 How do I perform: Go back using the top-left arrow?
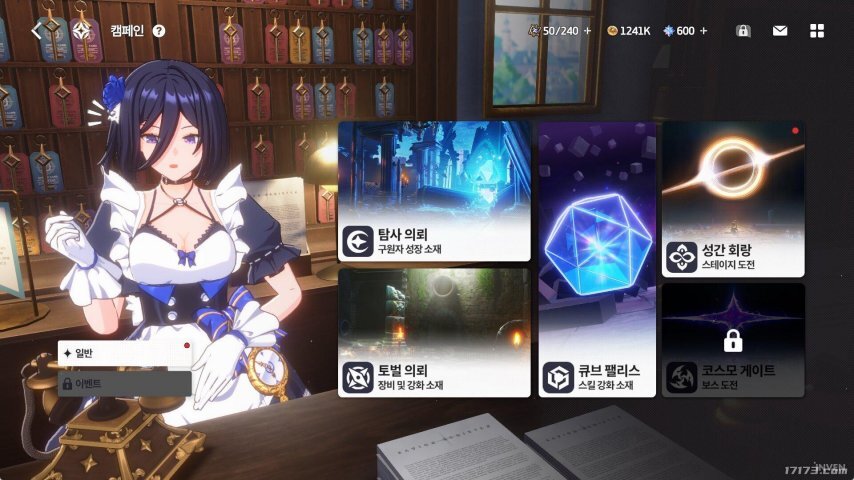coord(36,31)
